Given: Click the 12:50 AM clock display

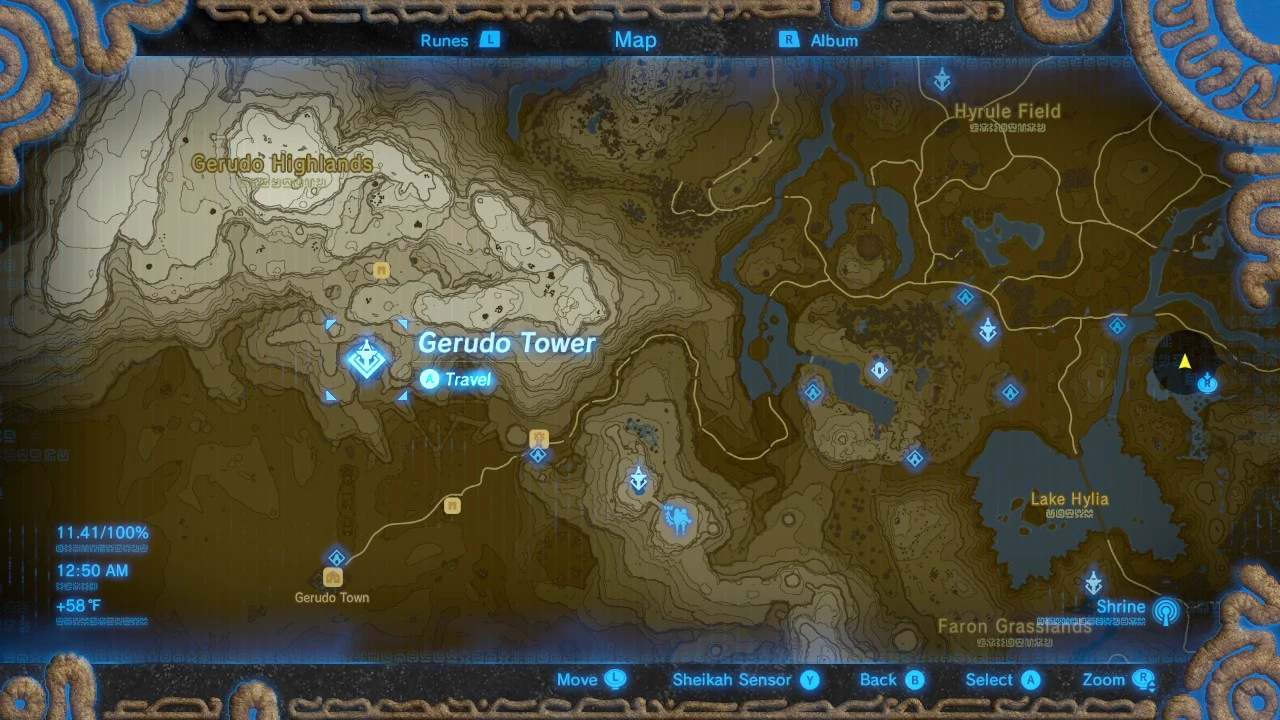Looking at the screenshot, I should (95, 570).
